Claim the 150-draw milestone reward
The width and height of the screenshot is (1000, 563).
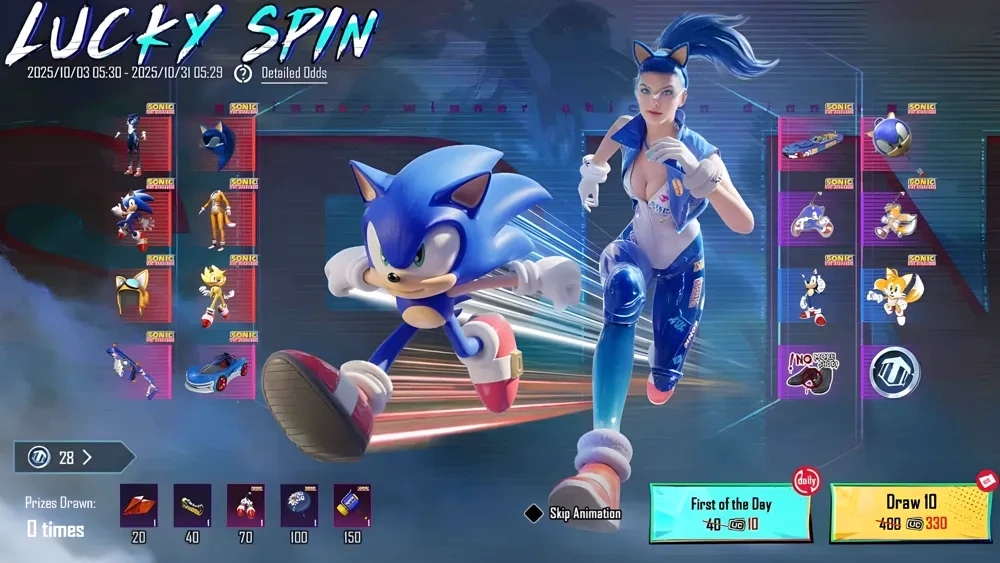point(351,506)
